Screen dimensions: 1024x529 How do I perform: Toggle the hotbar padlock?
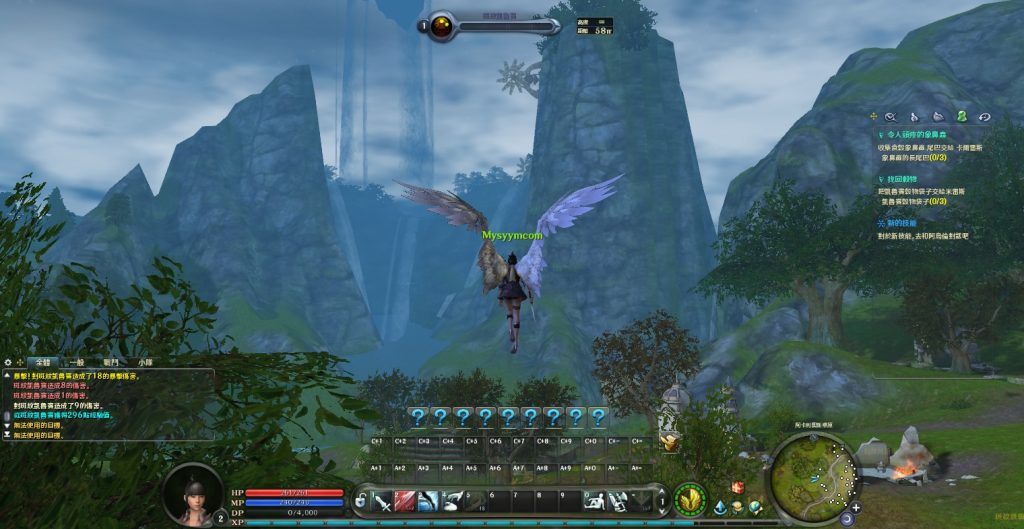tap(360, 499)
